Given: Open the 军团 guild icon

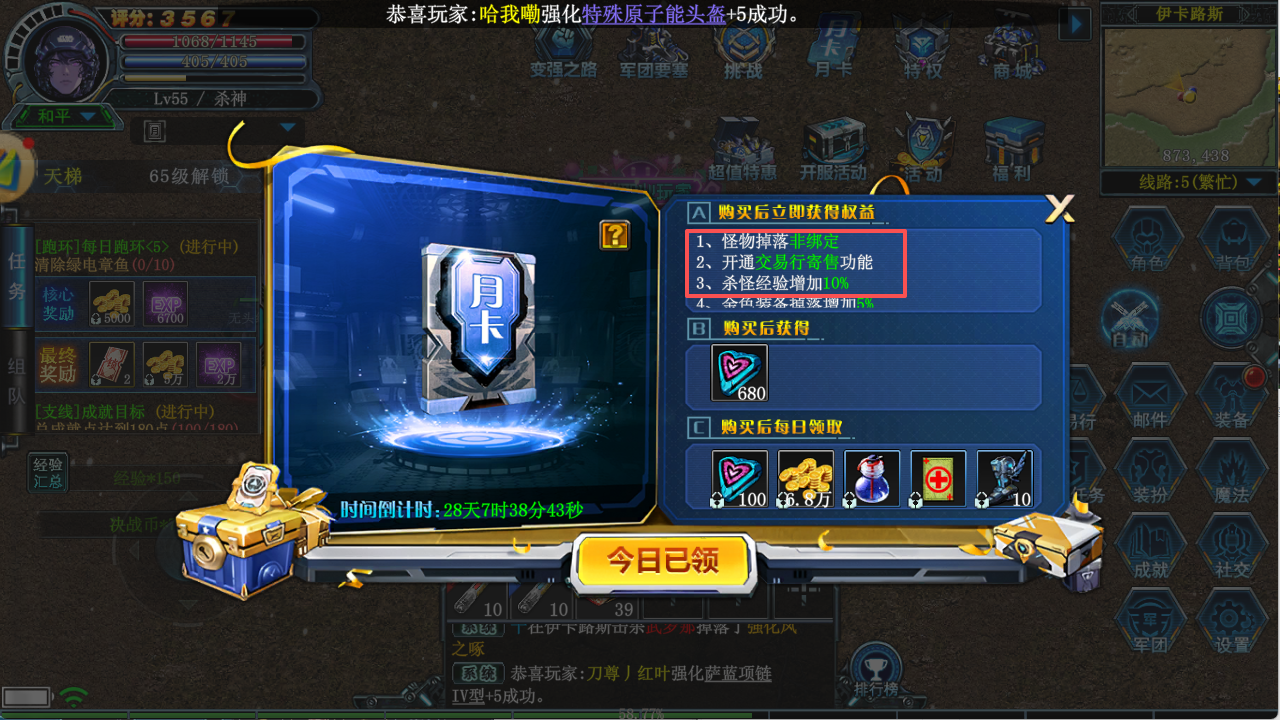Looking at the screenshot, I should [1151, 618].
